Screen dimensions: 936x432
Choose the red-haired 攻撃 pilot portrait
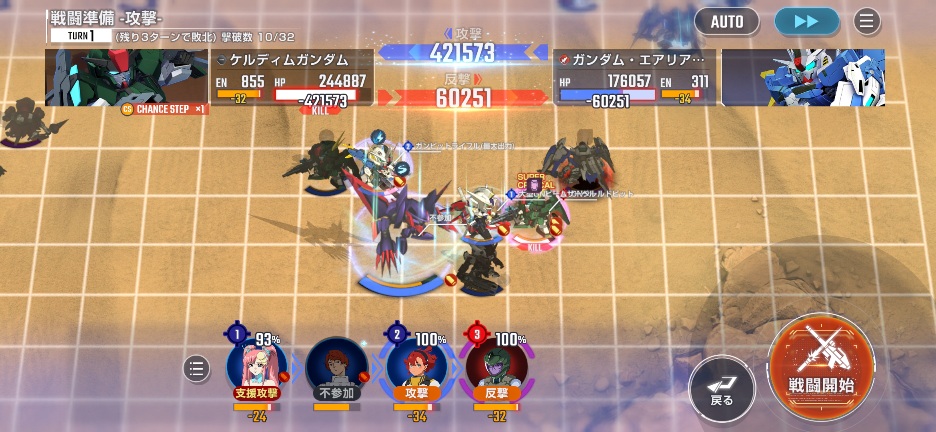(x=415, y=366)
